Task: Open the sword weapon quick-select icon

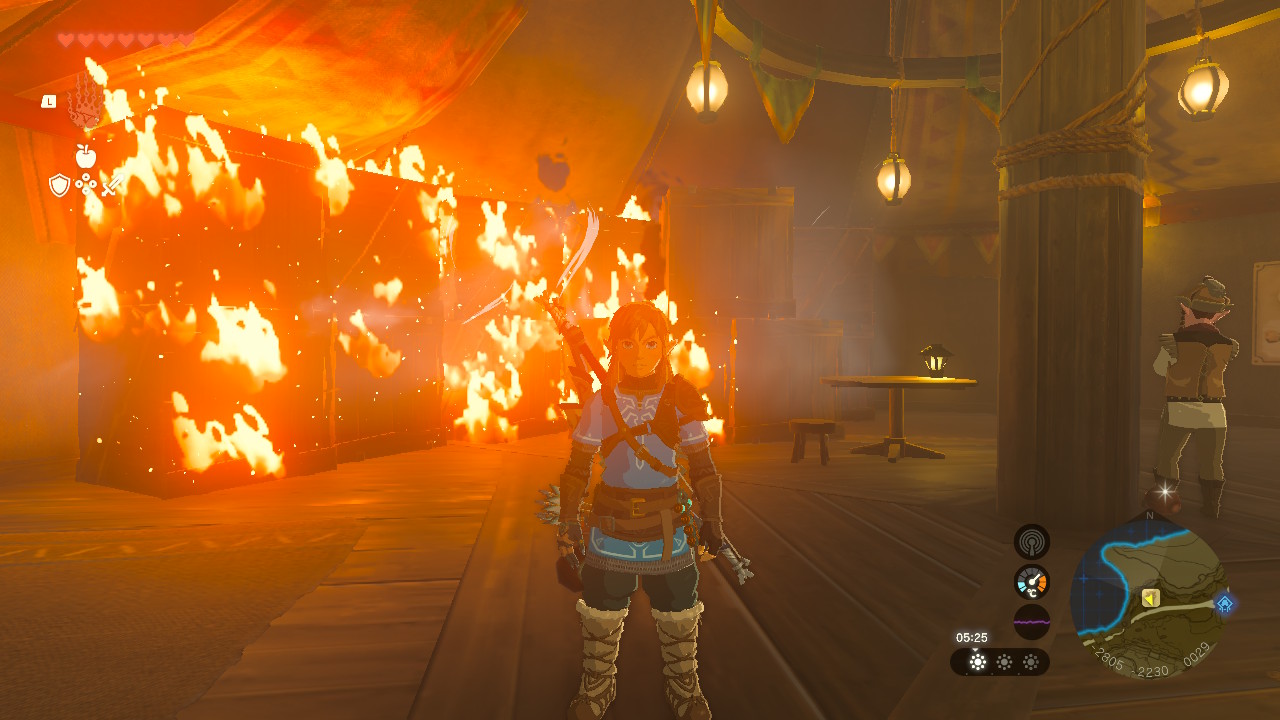Action: tap(111, 185)
